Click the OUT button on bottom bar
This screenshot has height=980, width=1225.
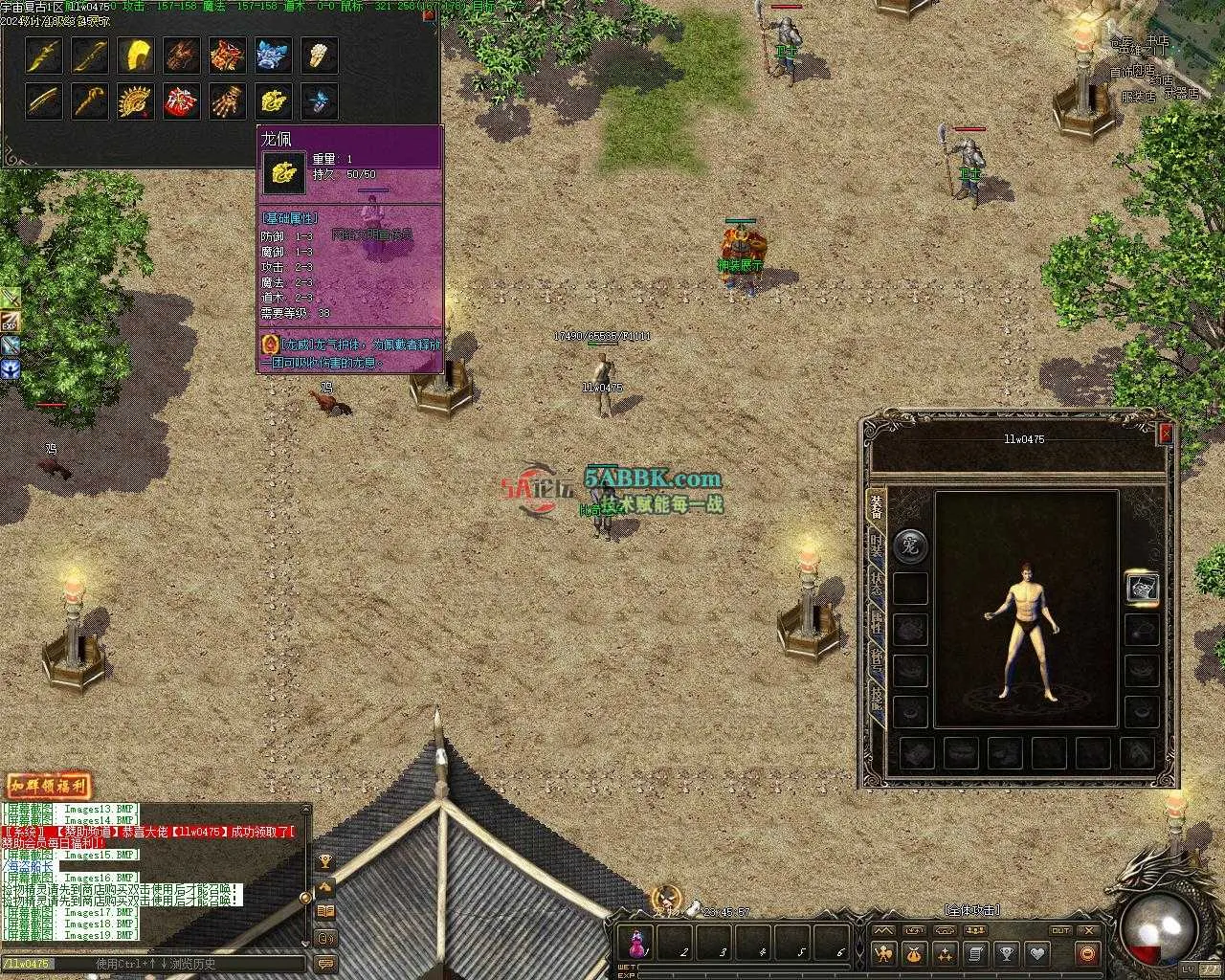point(1060,930)
